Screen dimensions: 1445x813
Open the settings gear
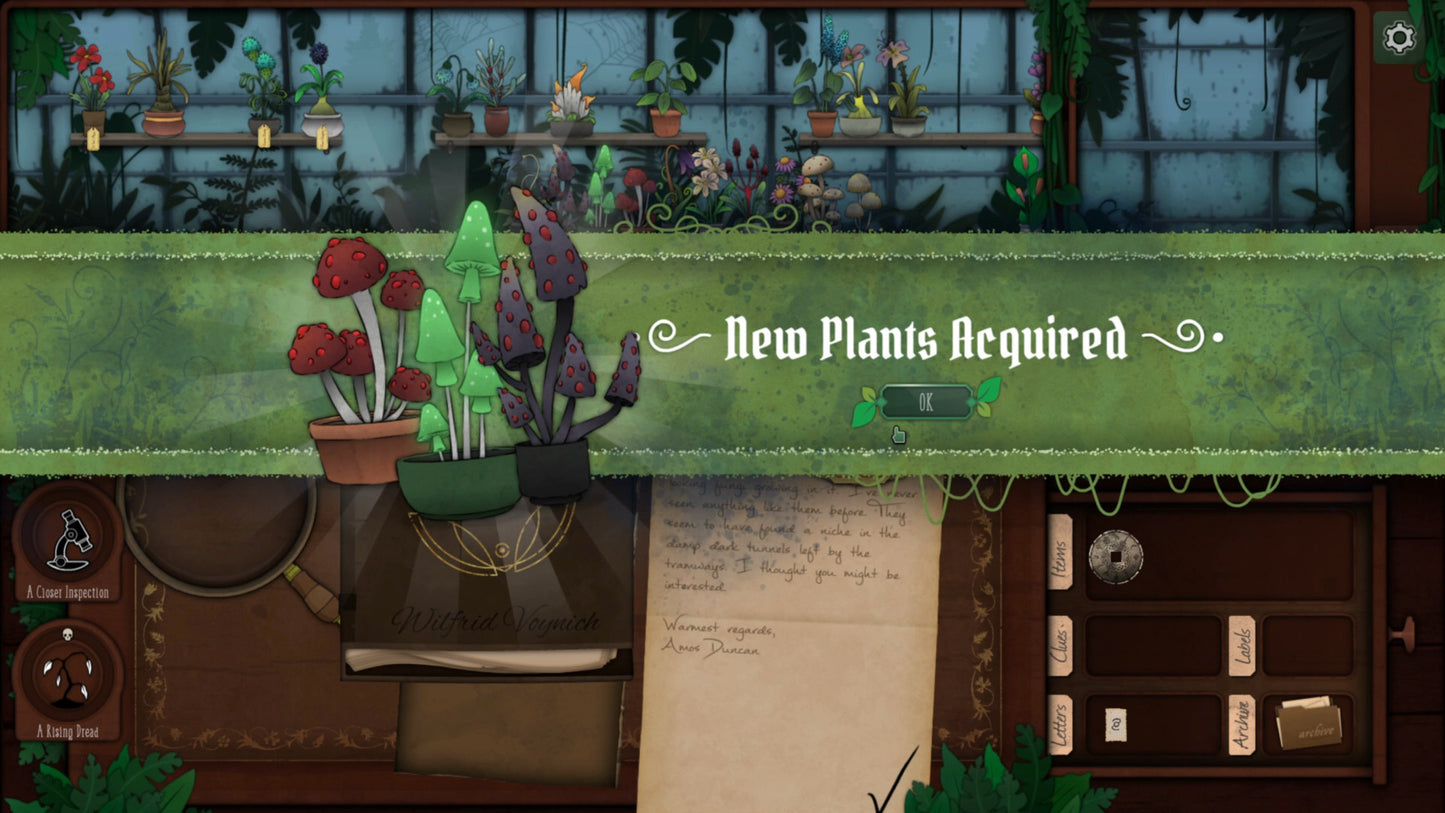tap(1397, 38)
